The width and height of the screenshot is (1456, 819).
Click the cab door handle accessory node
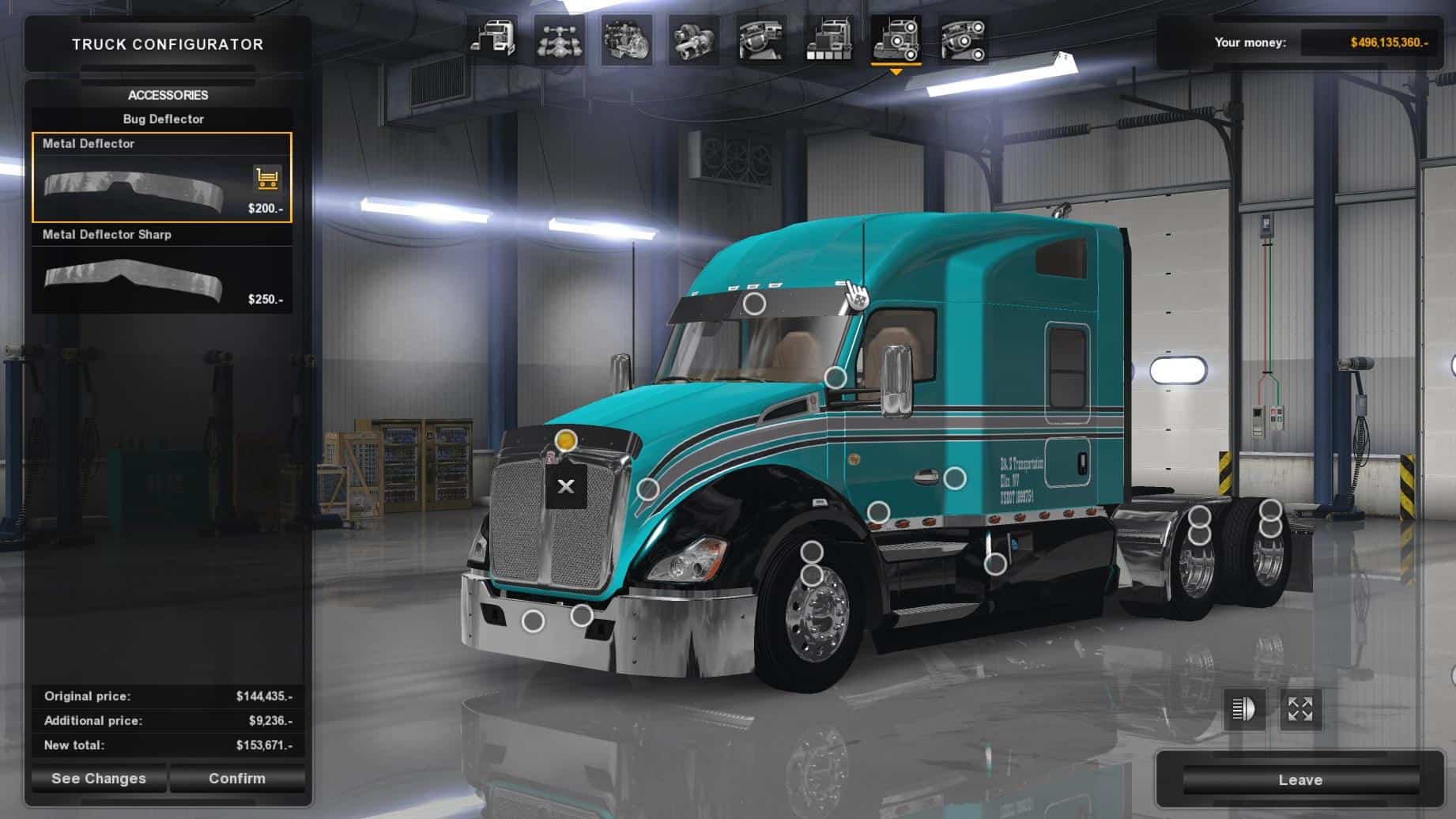[955, 478]
